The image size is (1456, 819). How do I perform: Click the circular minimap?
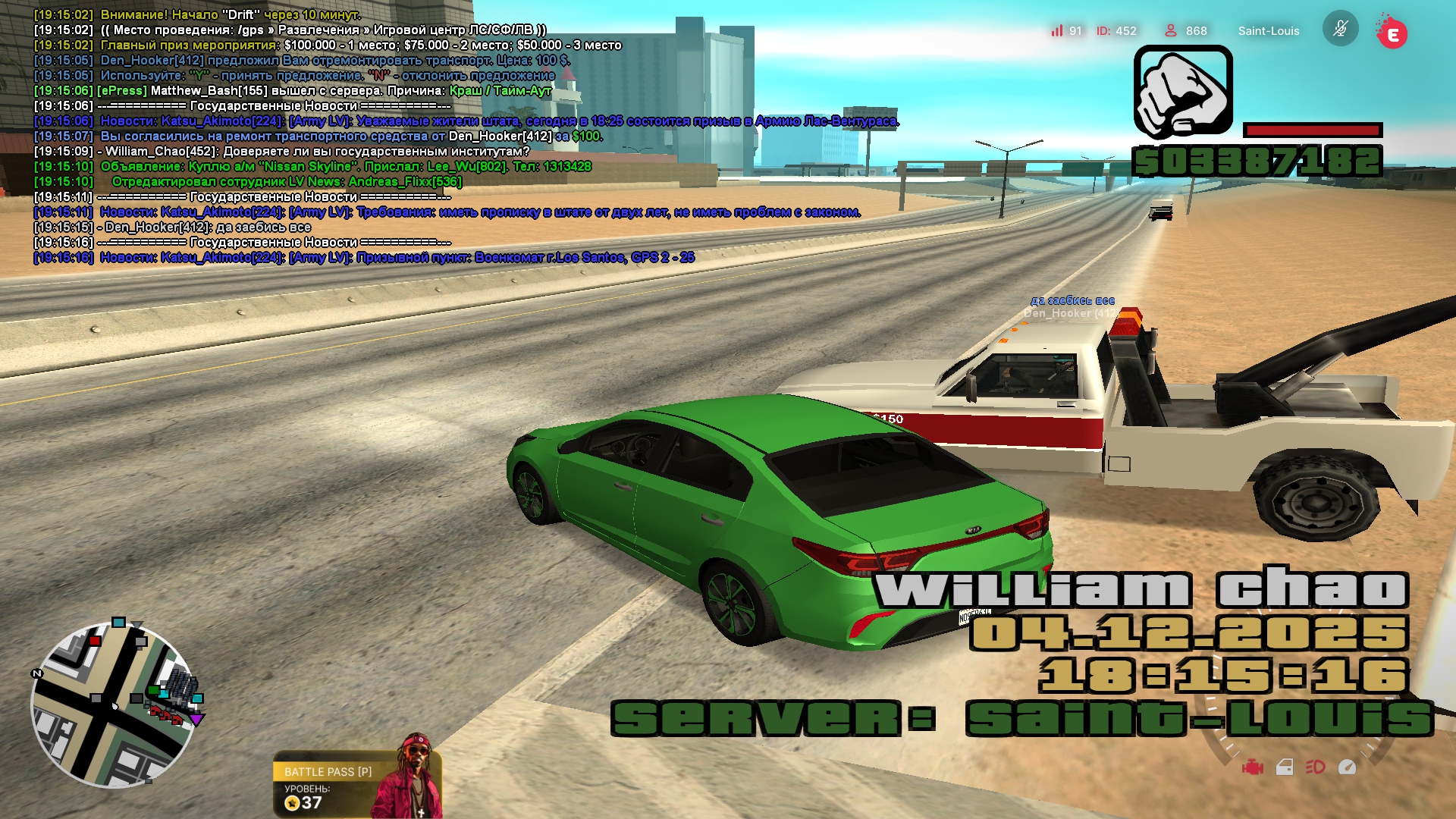(112, 705)
